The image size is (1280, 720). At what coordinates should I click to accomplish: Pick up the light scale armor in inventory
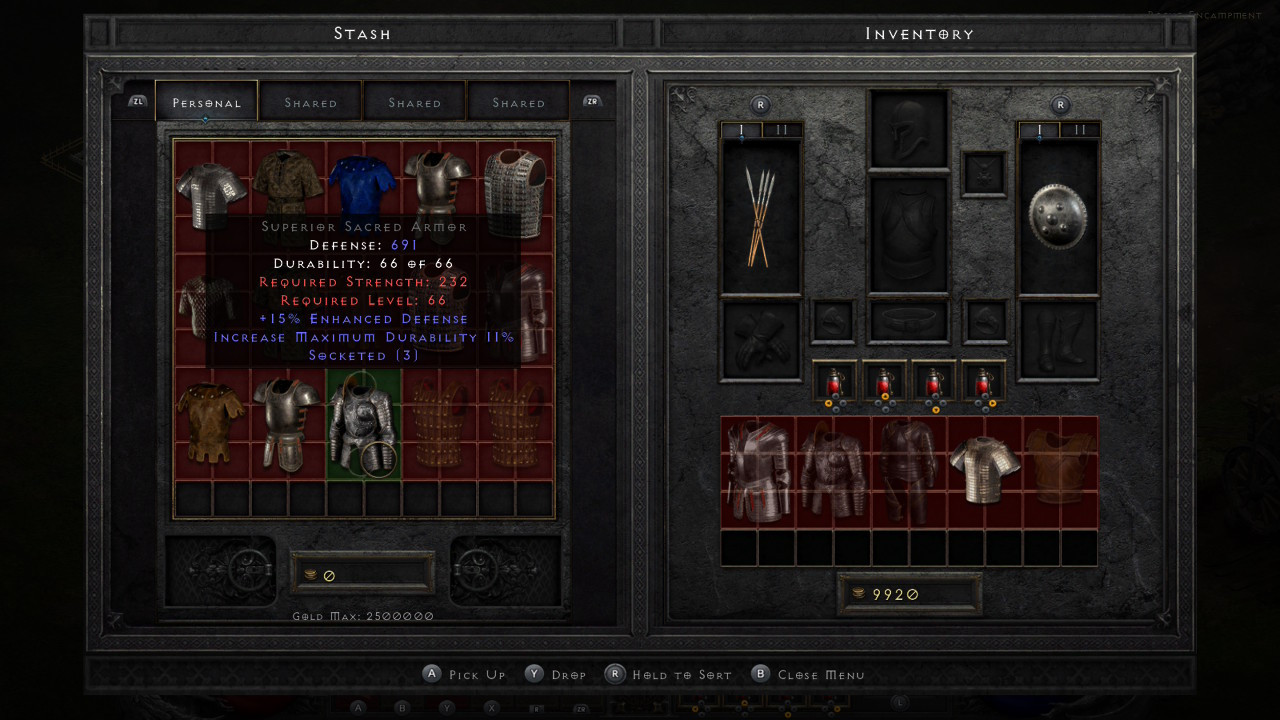coord(985,470)
